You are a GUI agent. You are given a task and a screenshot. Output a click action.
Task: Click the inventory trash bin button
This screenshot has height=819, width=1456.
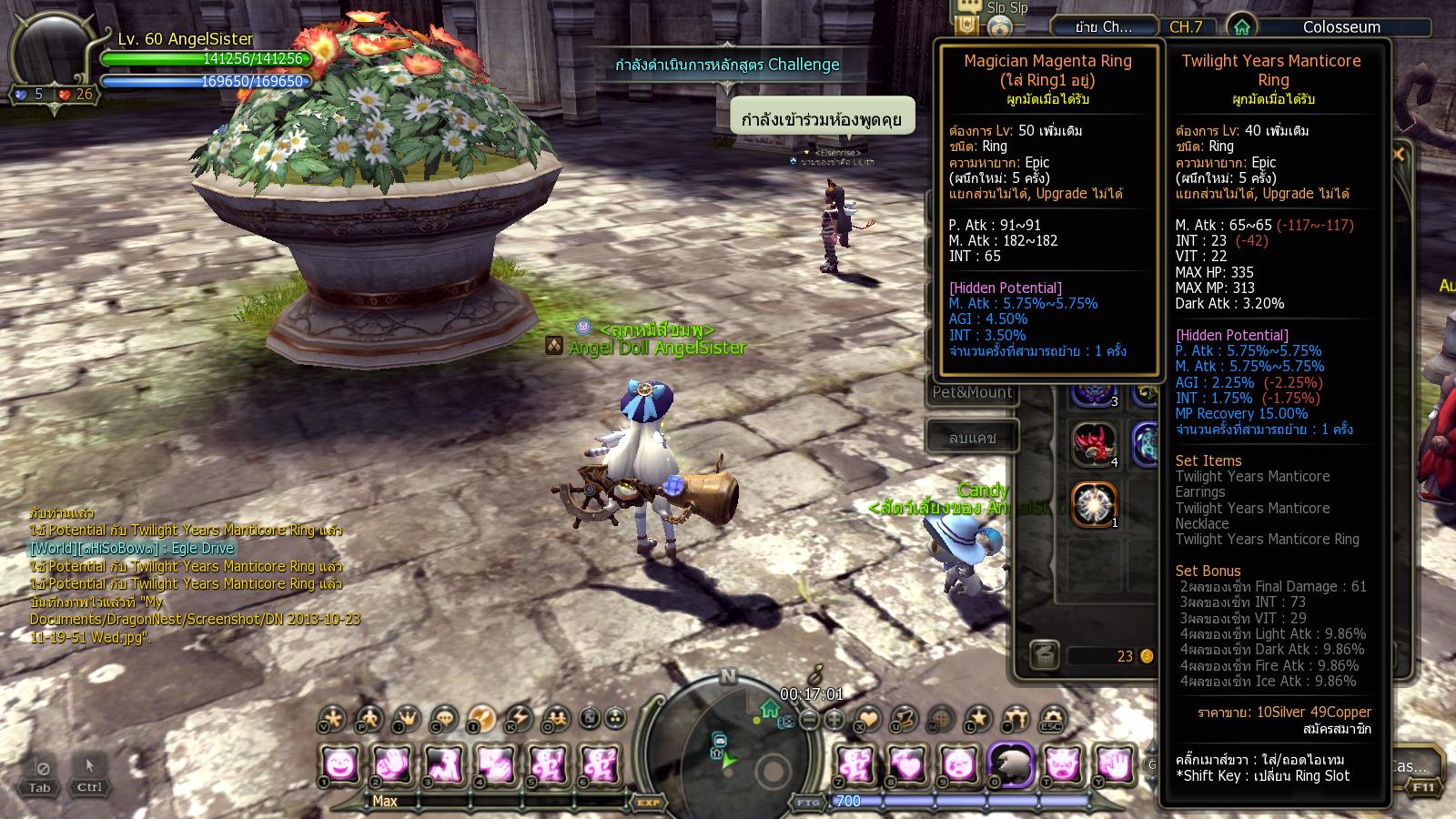point(1044,655)
